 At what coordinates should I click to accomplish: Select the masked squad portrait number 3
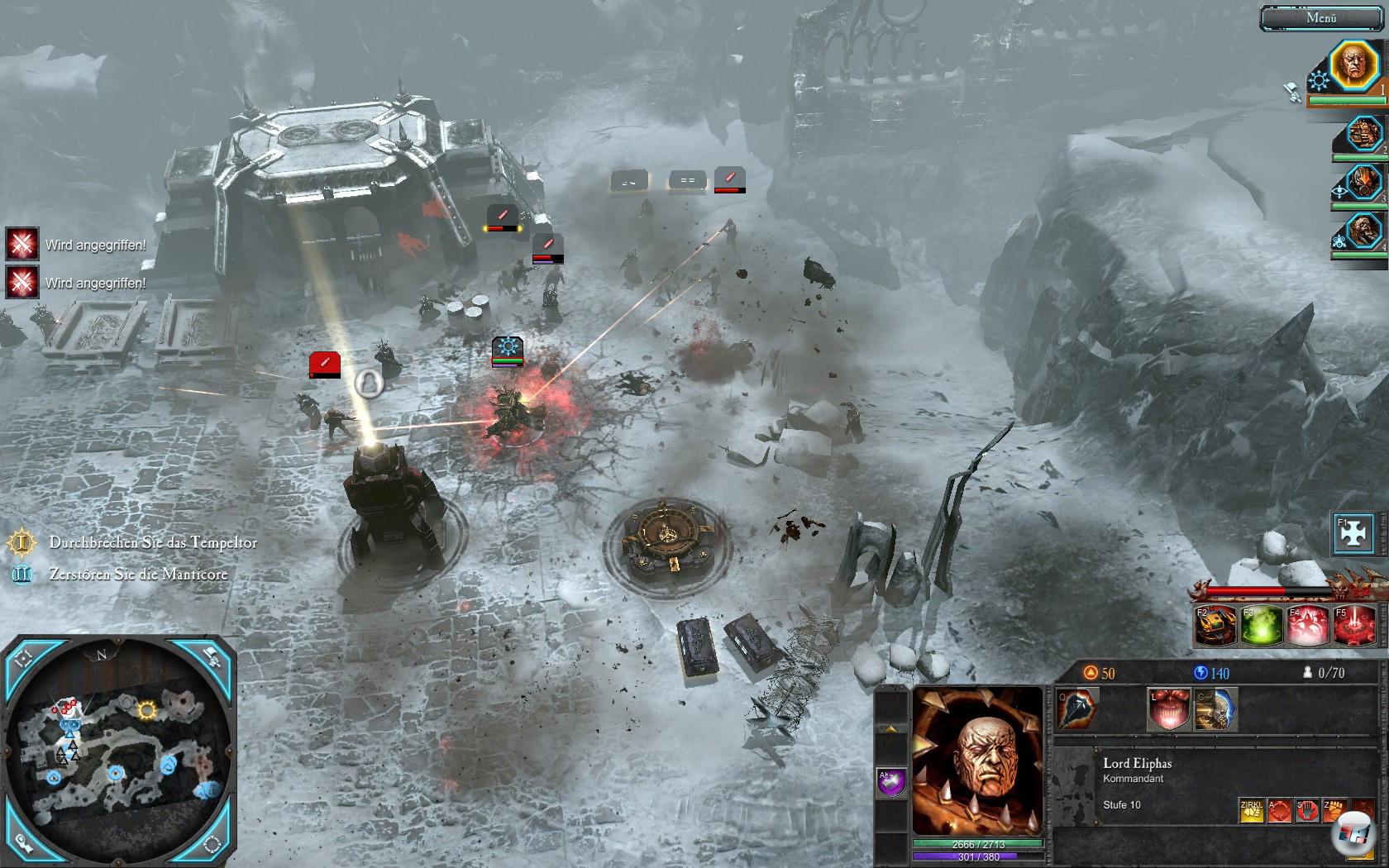click(1362, 184)
